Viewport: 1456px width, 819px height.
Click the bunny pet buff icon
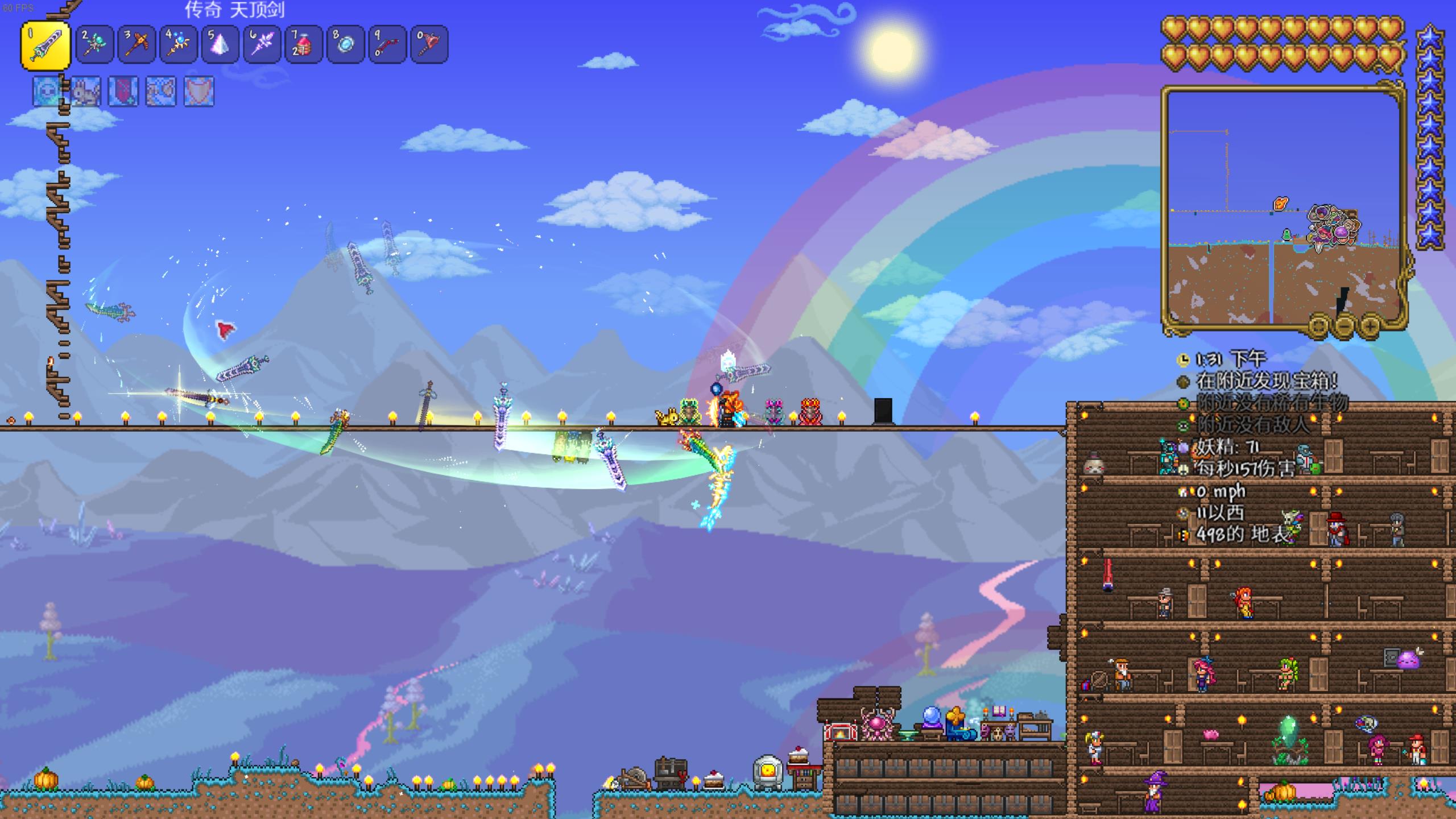[x=86, y=92]
